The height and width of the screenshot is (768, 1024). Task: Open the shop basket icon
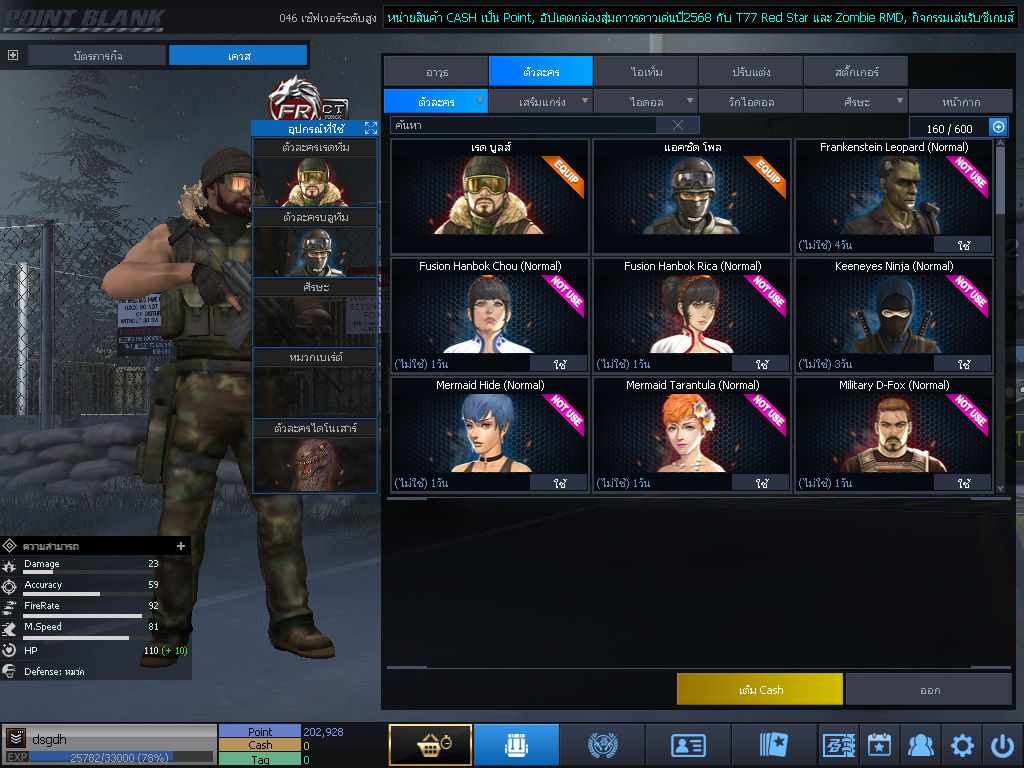point(430,745)
